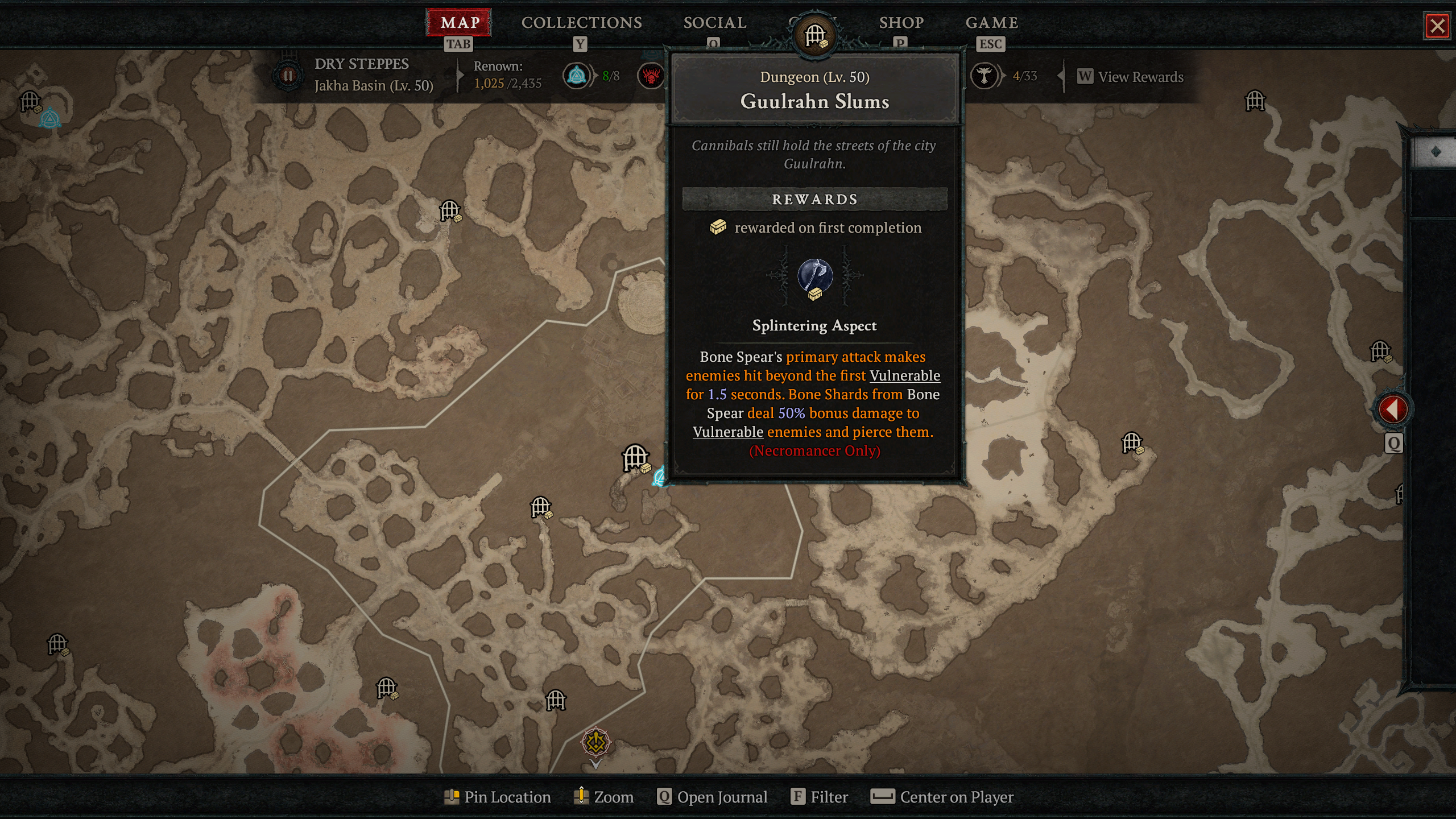Close the map with the red X
1456x819 pixels.
point(1437,26)
